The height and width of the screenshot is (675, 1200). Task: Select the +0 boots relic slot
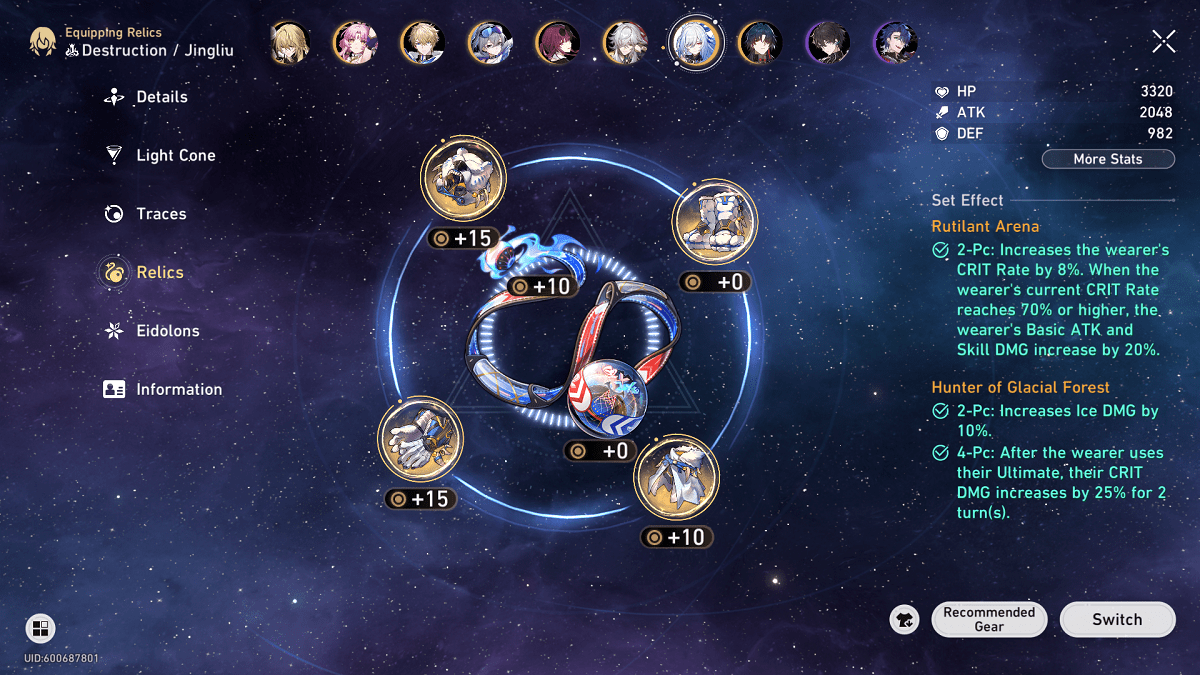pos(714,223)
